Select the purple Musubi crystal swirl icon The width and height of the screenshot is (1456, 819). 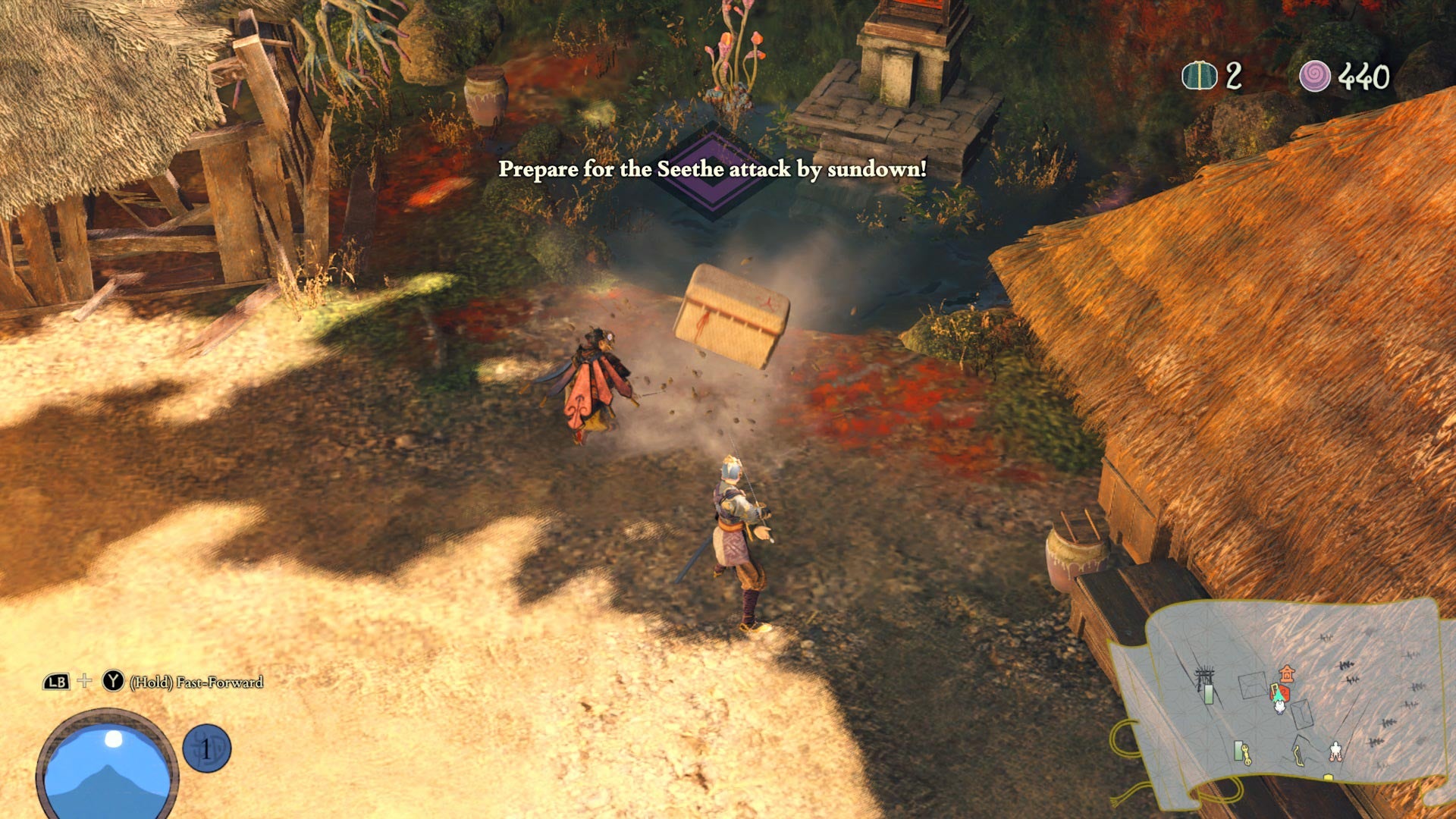1316,76
